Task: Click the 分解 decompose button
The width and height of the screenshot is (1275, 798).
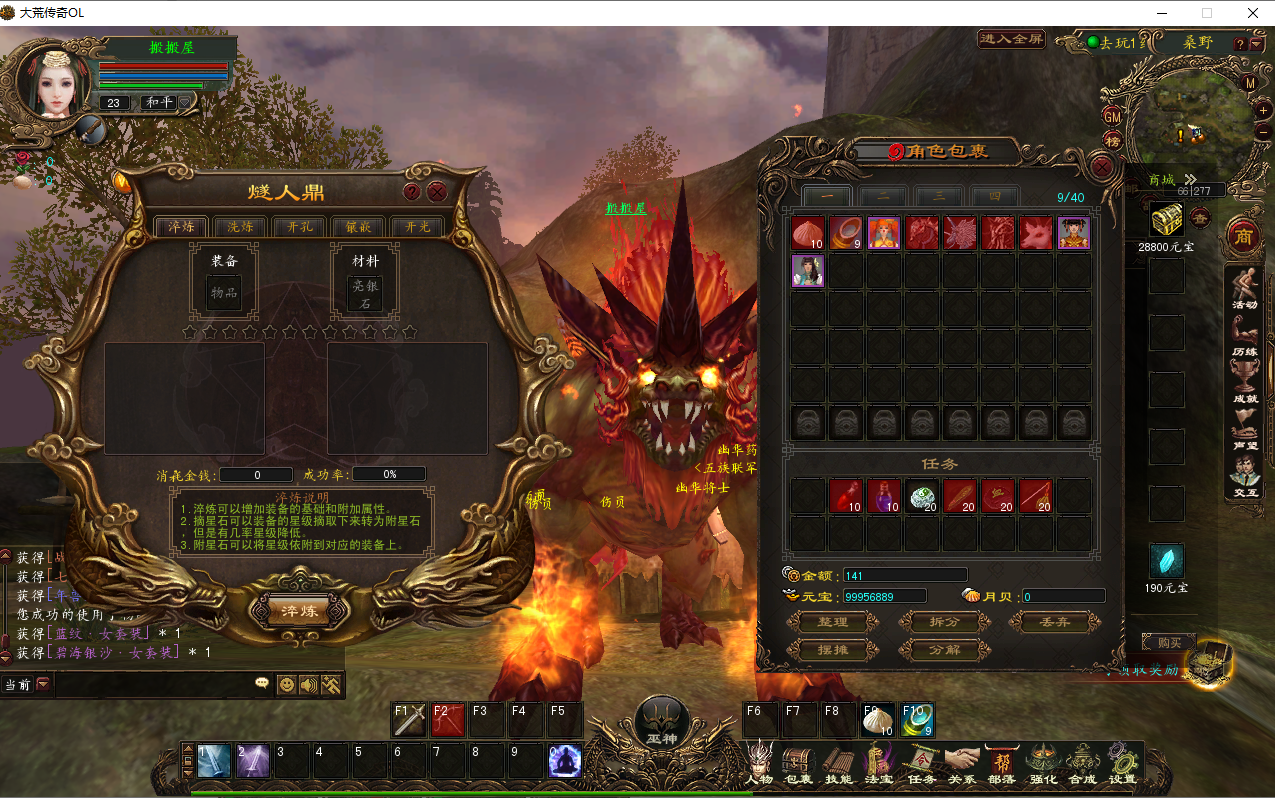Action: point(945,650)
